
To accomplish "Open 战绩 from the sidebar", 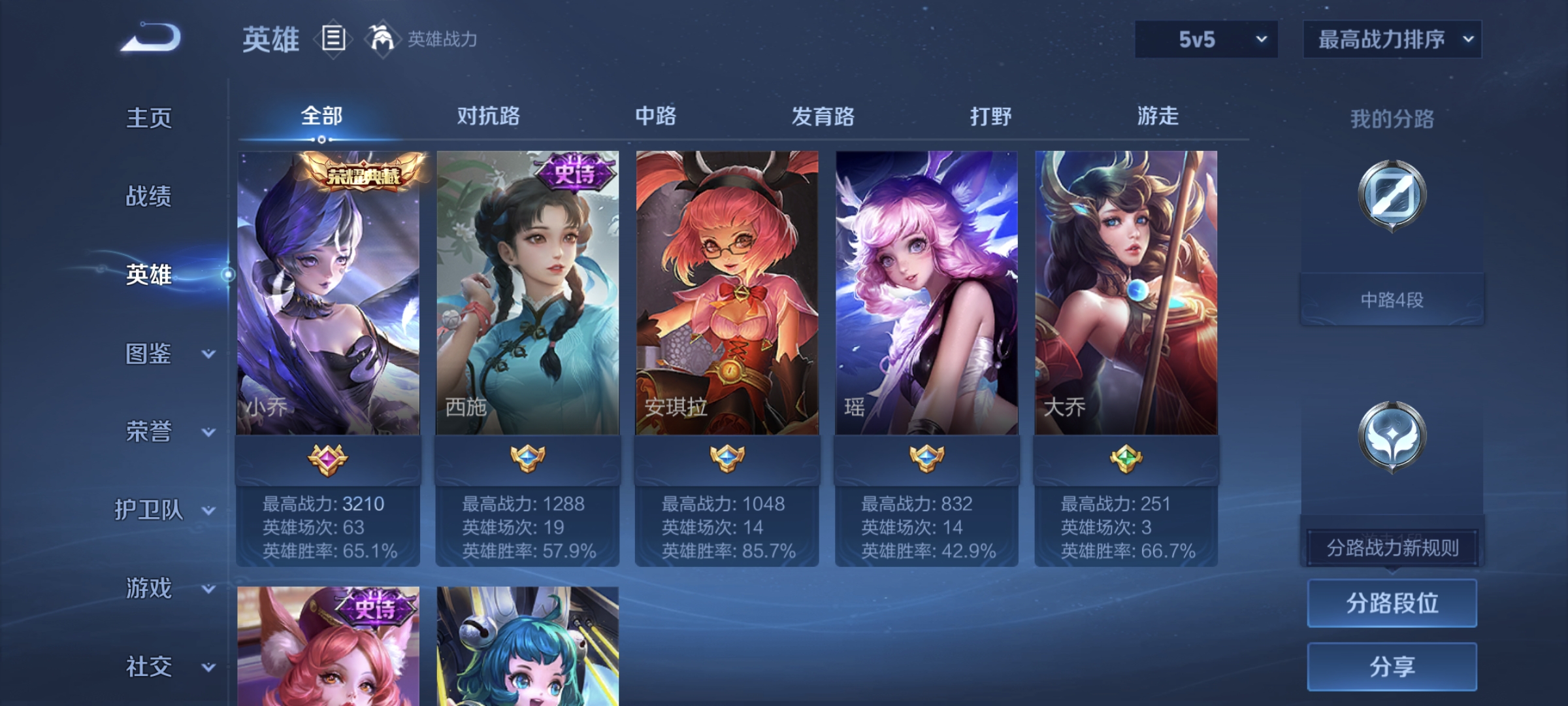I will point(149,197).
